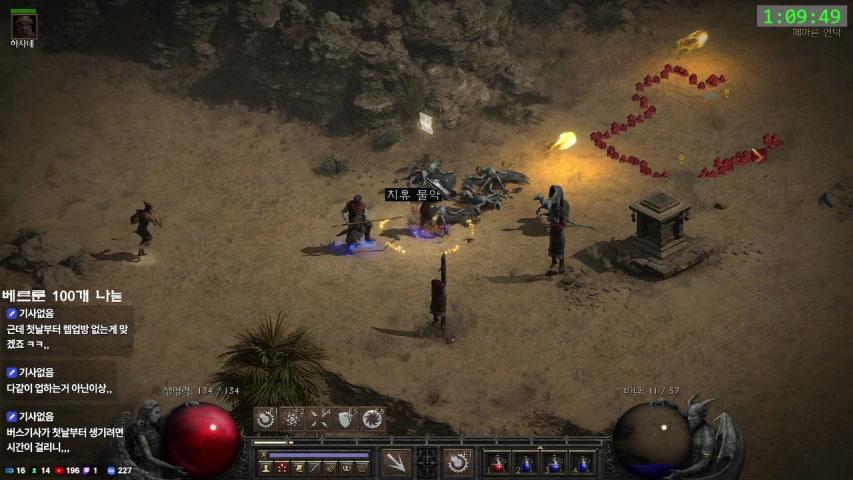
Task: Select the F5 shield skill icon
Action: pos(346,420)
